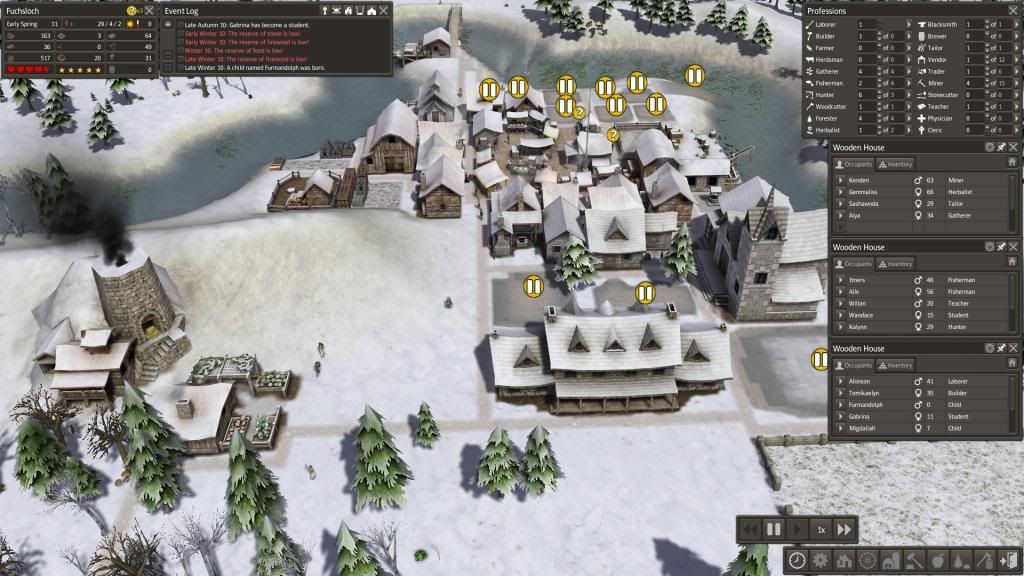
Task: Open help question mark in town window
Action: [x=131, y=11]
